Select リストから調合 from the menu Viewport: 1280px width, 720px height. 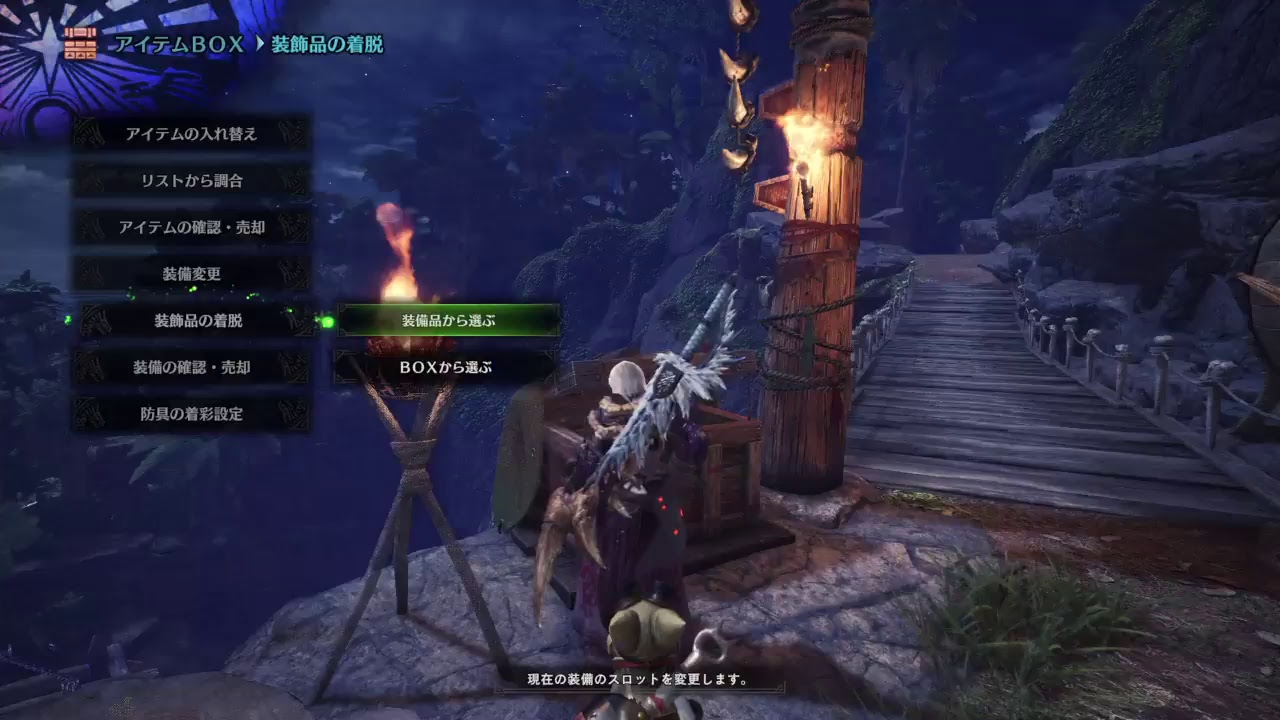190,180
